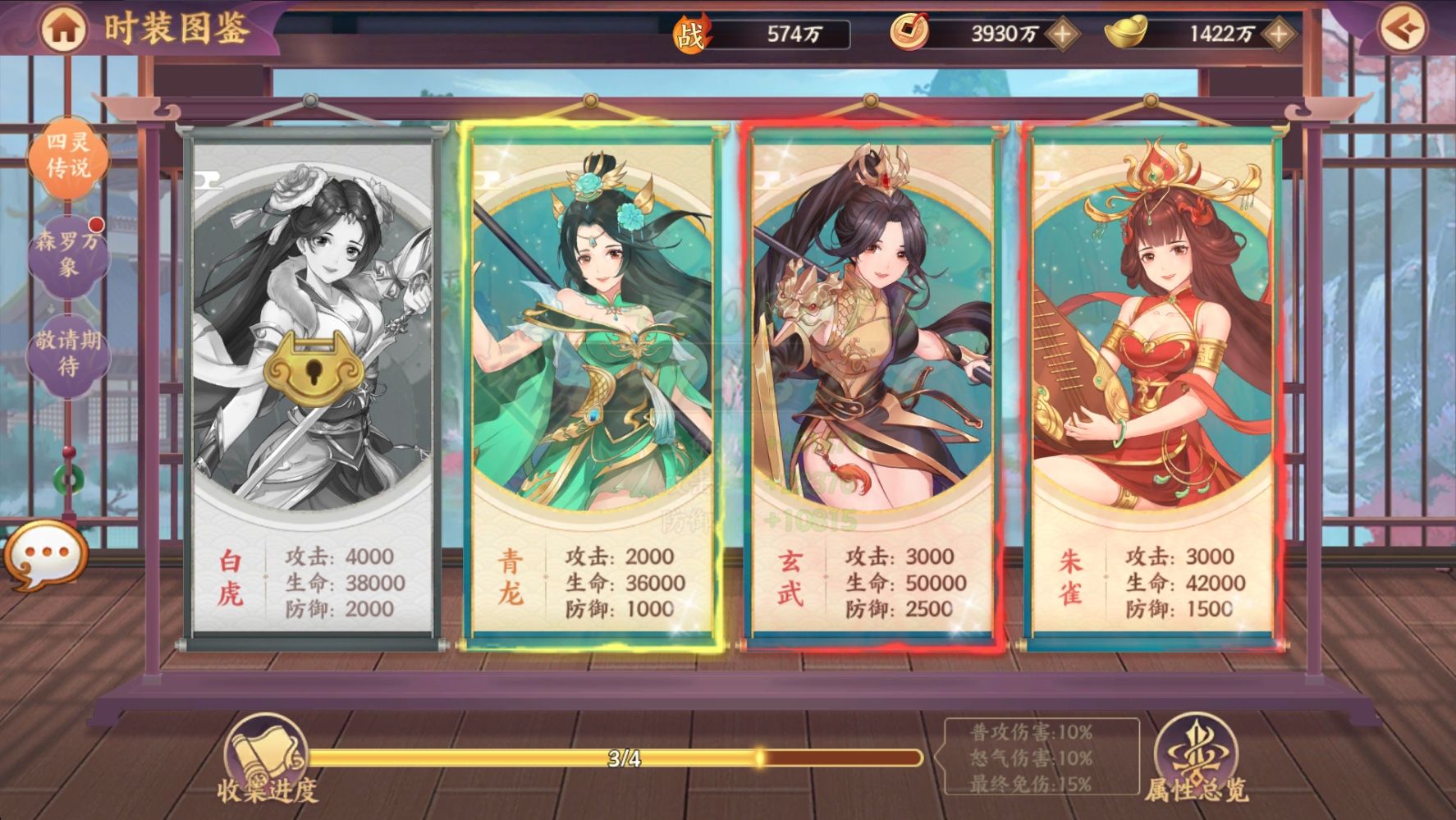
Task: Switch to the 四灵传说 tab
Action: (68, 155)
